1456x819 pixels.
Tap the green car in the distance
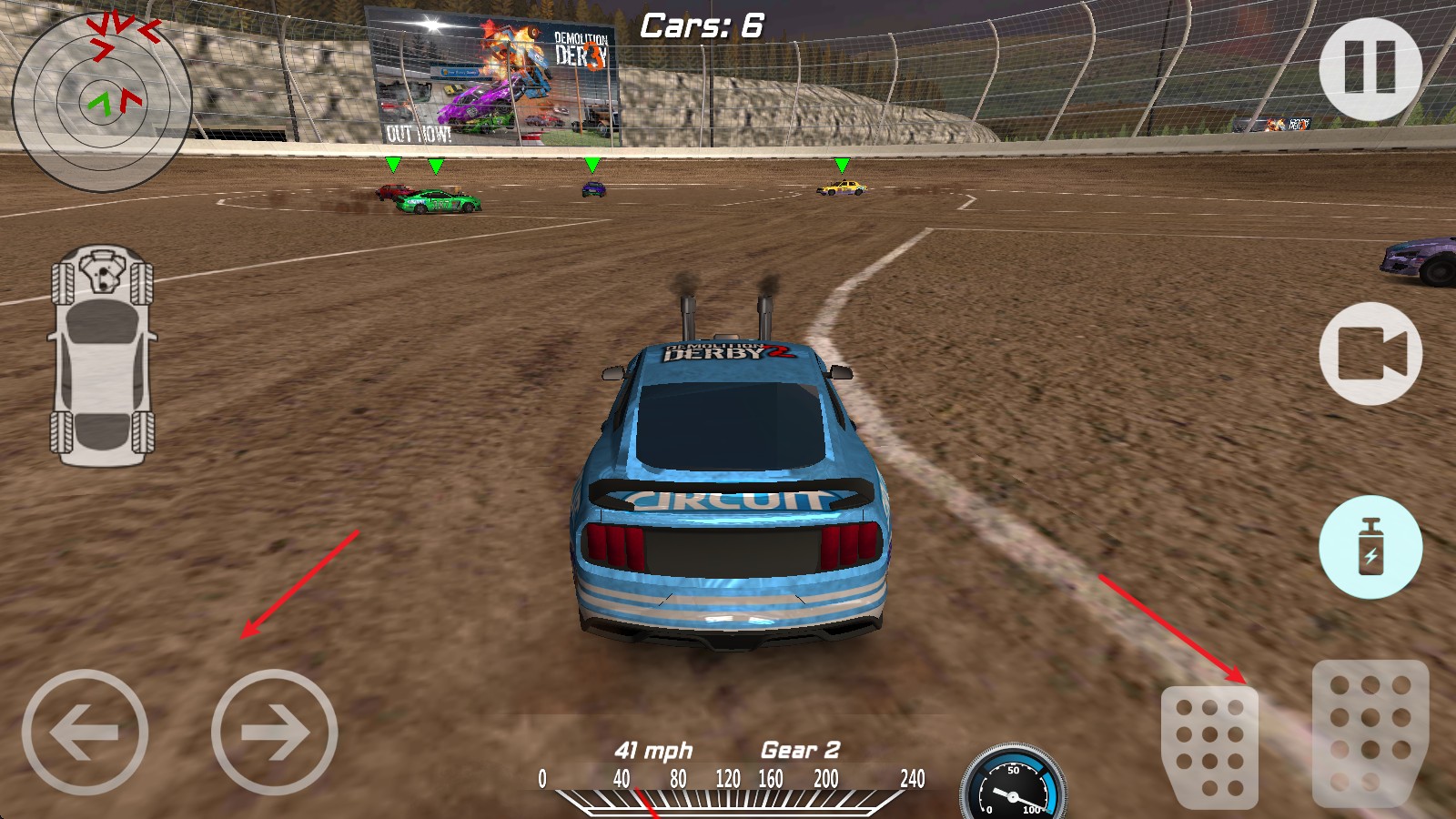point(433,202)
